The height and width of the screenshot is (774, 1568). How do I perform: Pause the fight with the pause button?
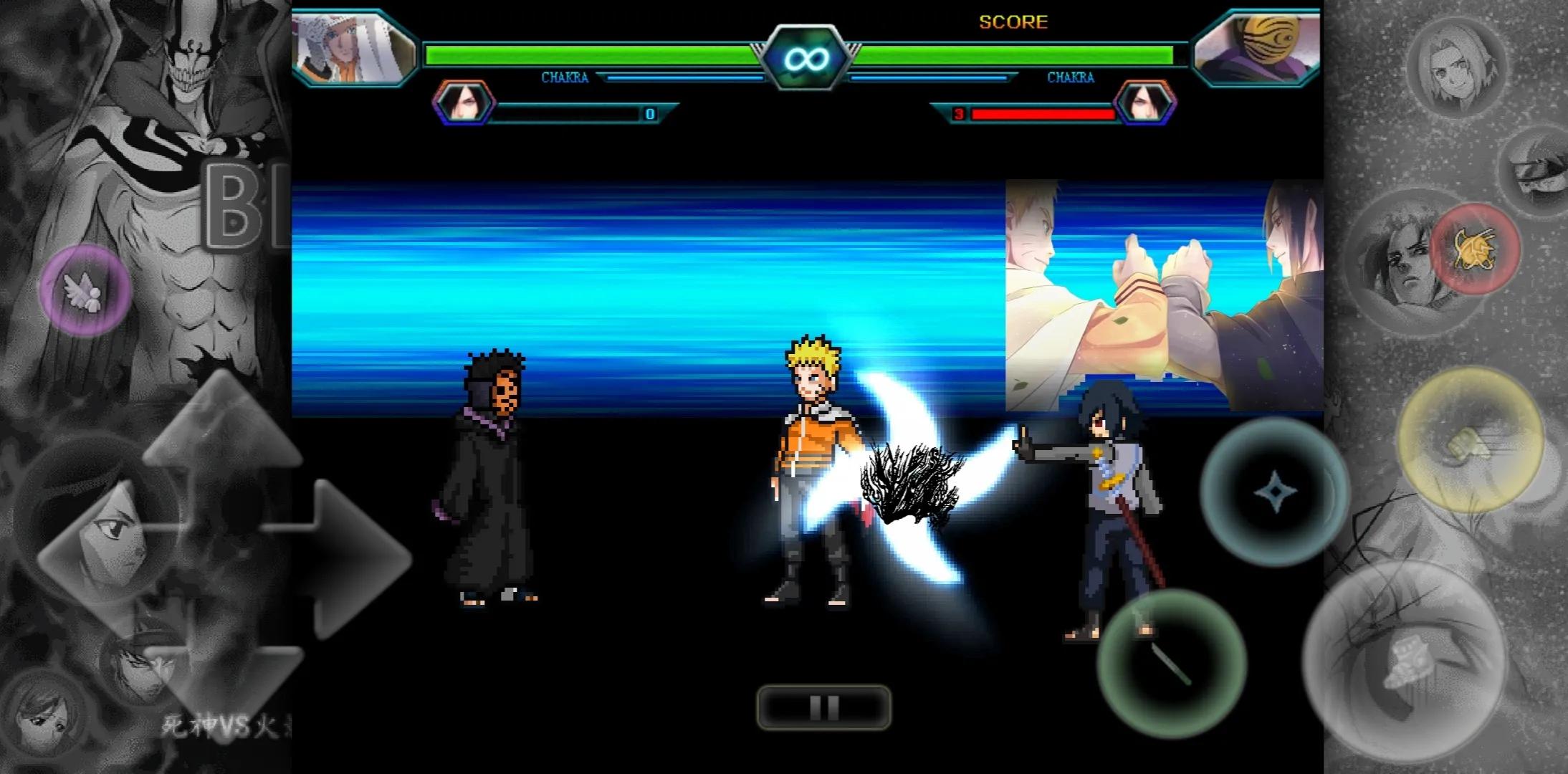click(824, 707)
